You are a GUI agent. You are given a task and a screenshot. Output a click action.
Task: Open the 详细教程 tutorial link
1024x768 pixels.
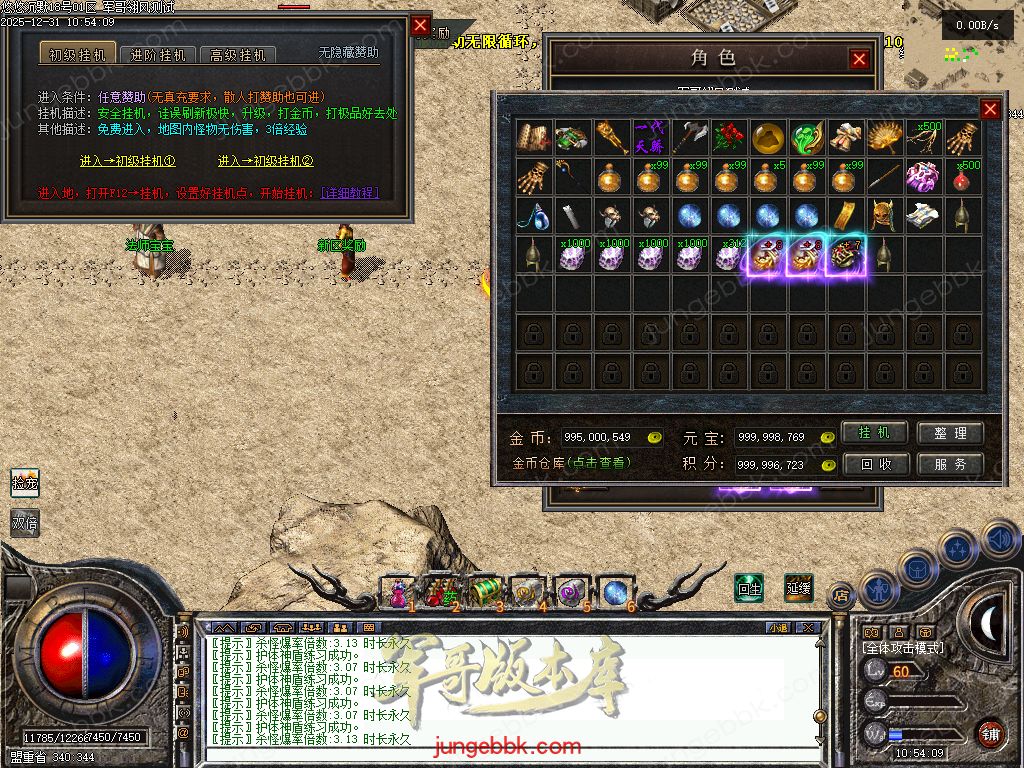click(x=349, y=193)
